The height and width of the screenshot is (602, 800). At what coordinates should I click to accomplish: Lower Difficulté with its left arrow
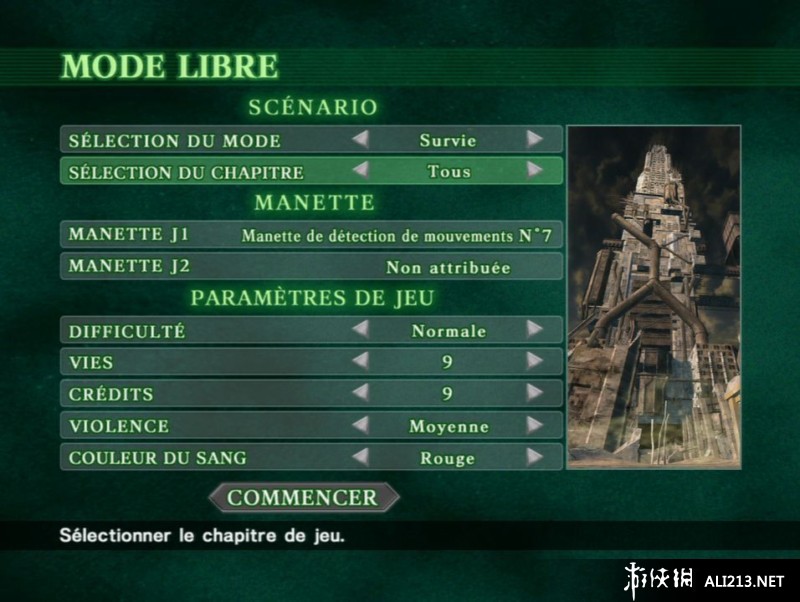click(360, 329)
